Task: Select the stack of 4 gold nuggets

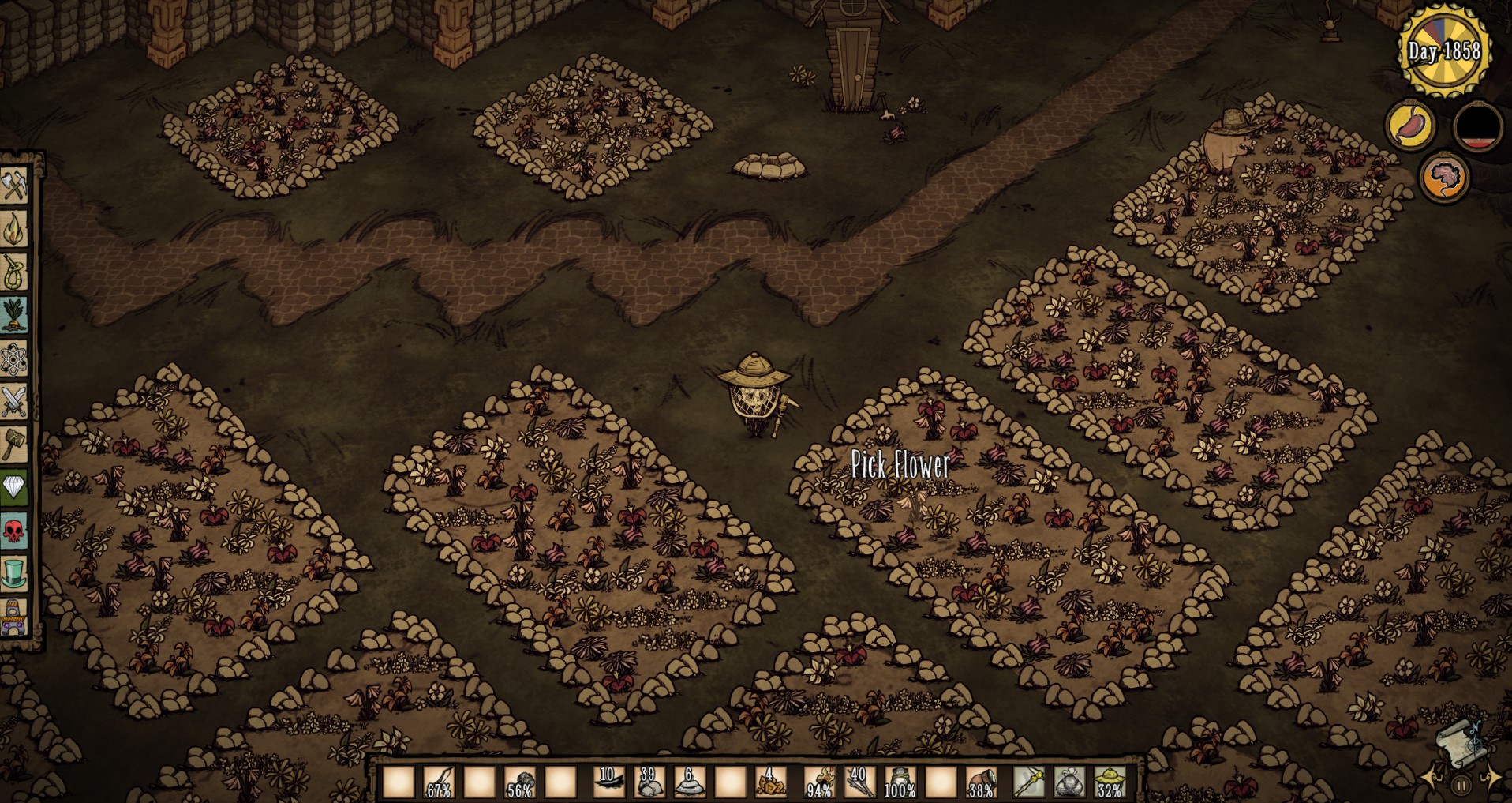Action: tap(769, 782)
